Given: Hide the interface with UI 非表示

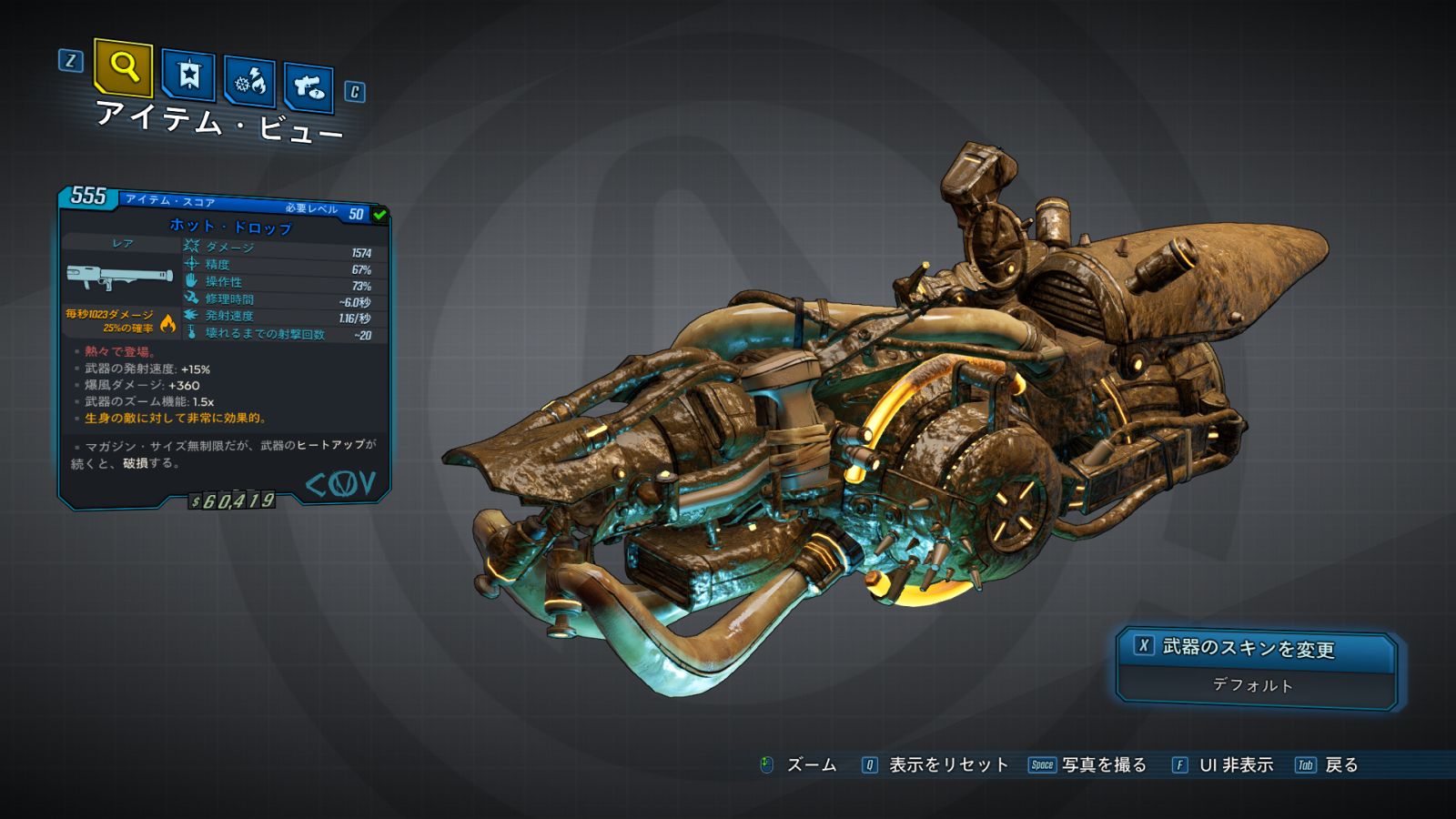Looking at the screenshot, I should click(1235, 765).
